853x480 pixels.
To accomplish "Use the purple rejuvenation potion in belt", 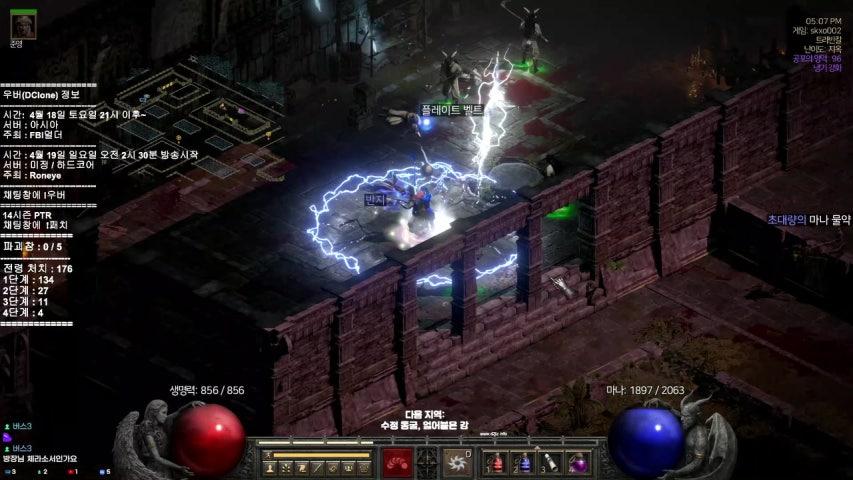I will [578, 463].
